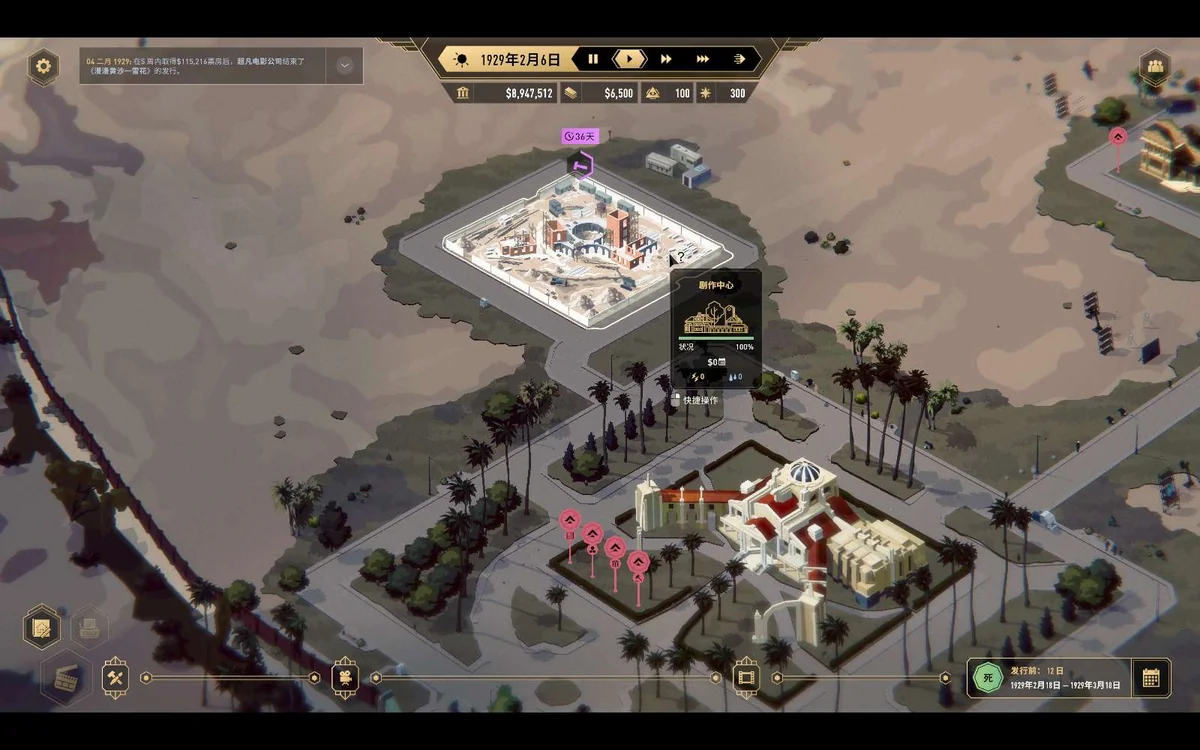Expand the news notification dropdown arrow

[x=345, y=66]
